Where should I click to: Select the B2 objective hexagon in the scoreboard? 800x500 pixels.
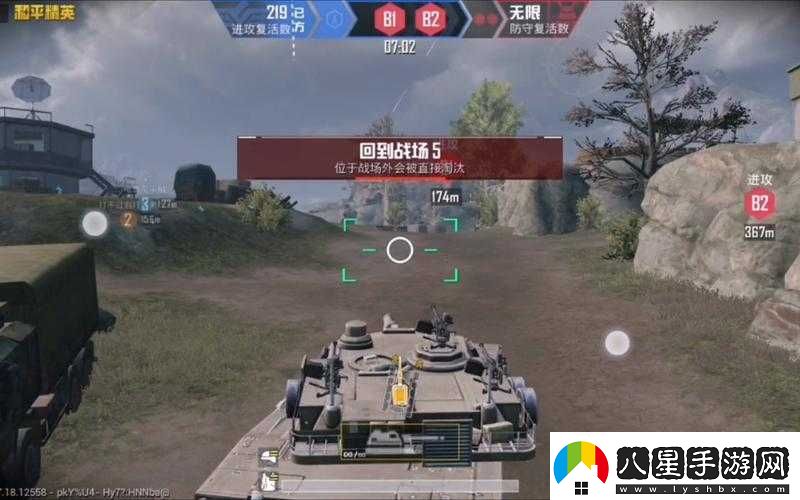[x=427, y=18]
